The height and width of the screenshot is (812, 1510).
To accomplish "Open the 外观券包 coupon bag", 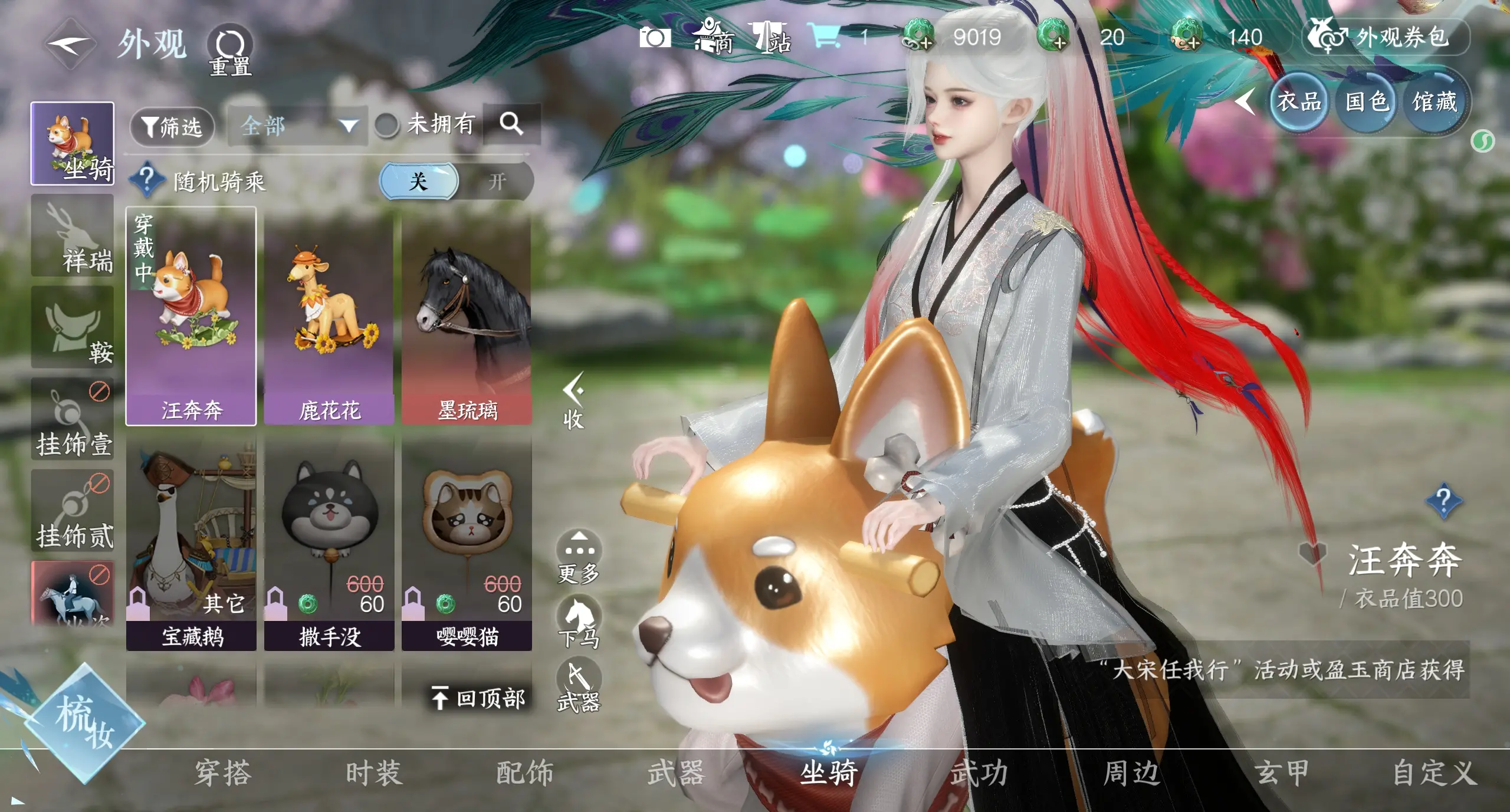I will tap(1385, 38).
